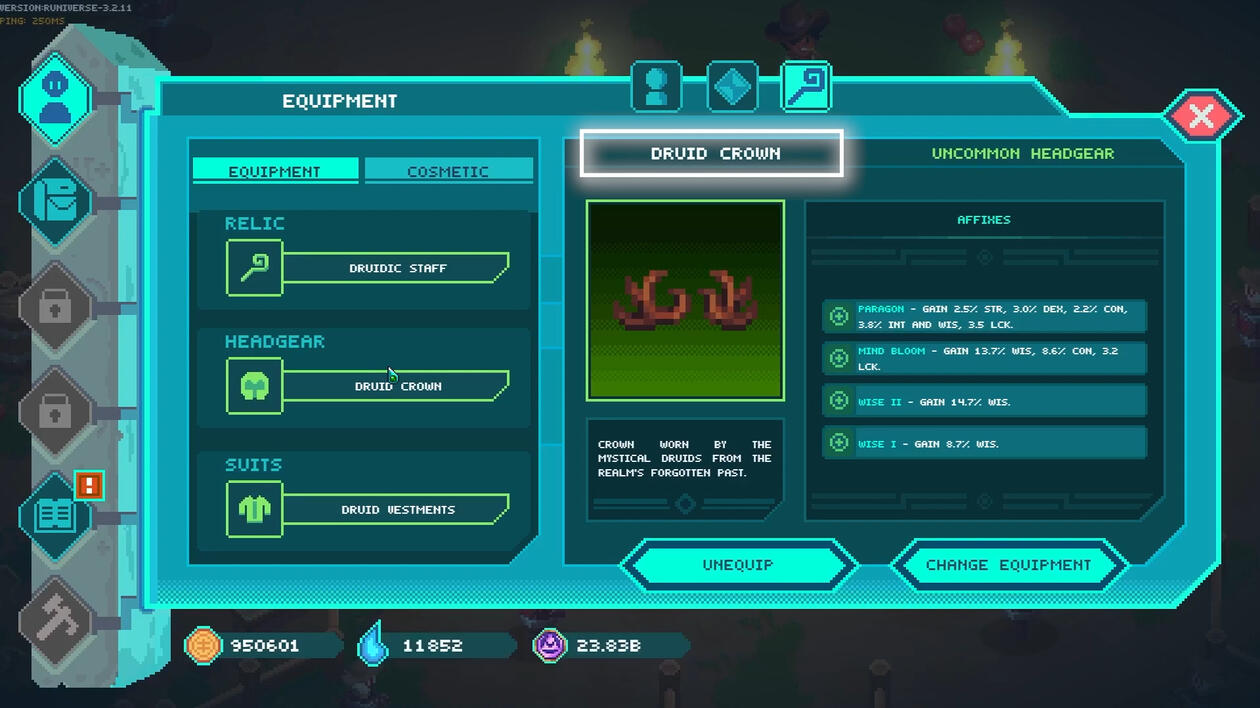Open the character sidebar icon
This screenshot has height=708, width=1260.
click(x=56, y=99)
